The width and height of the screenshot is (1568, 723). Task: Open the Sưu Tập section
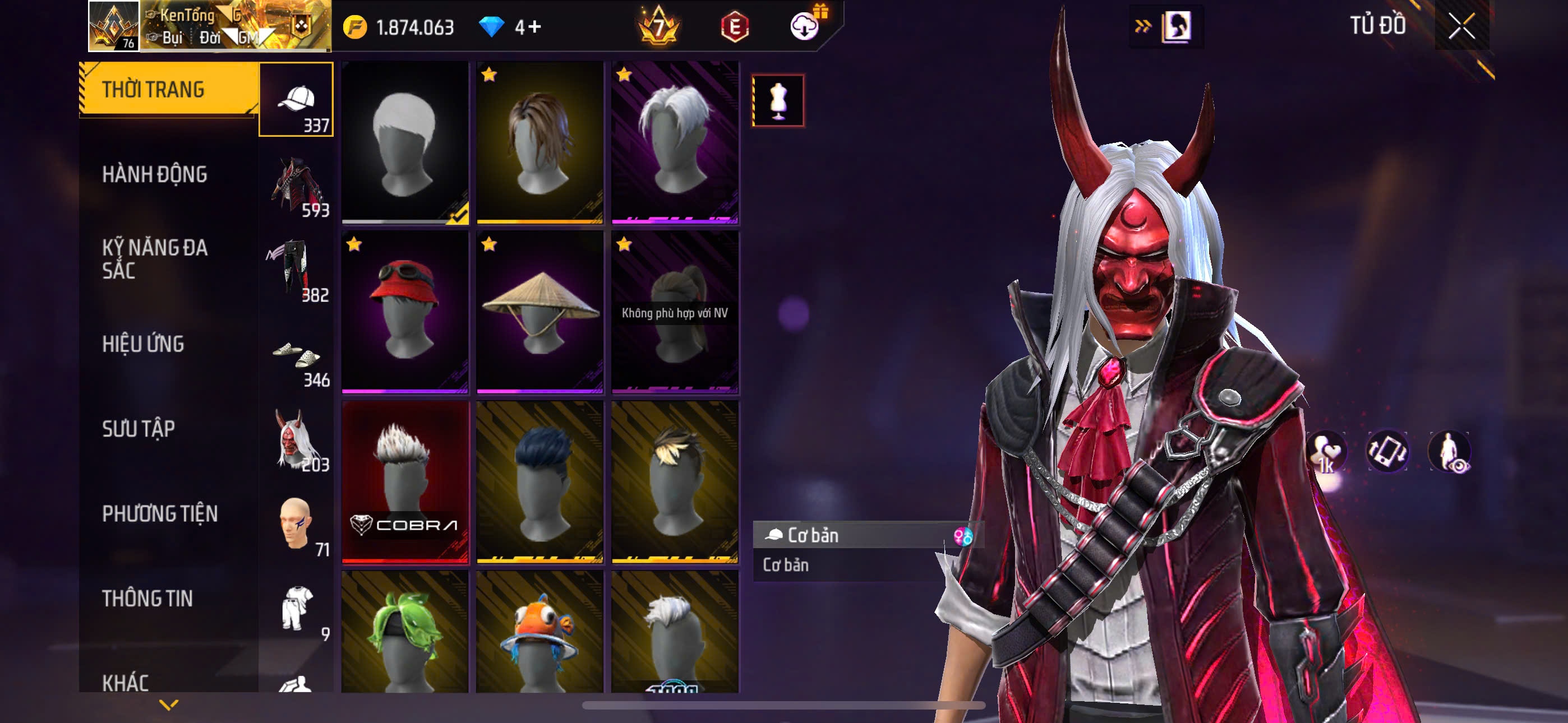(x=139, y=429)
